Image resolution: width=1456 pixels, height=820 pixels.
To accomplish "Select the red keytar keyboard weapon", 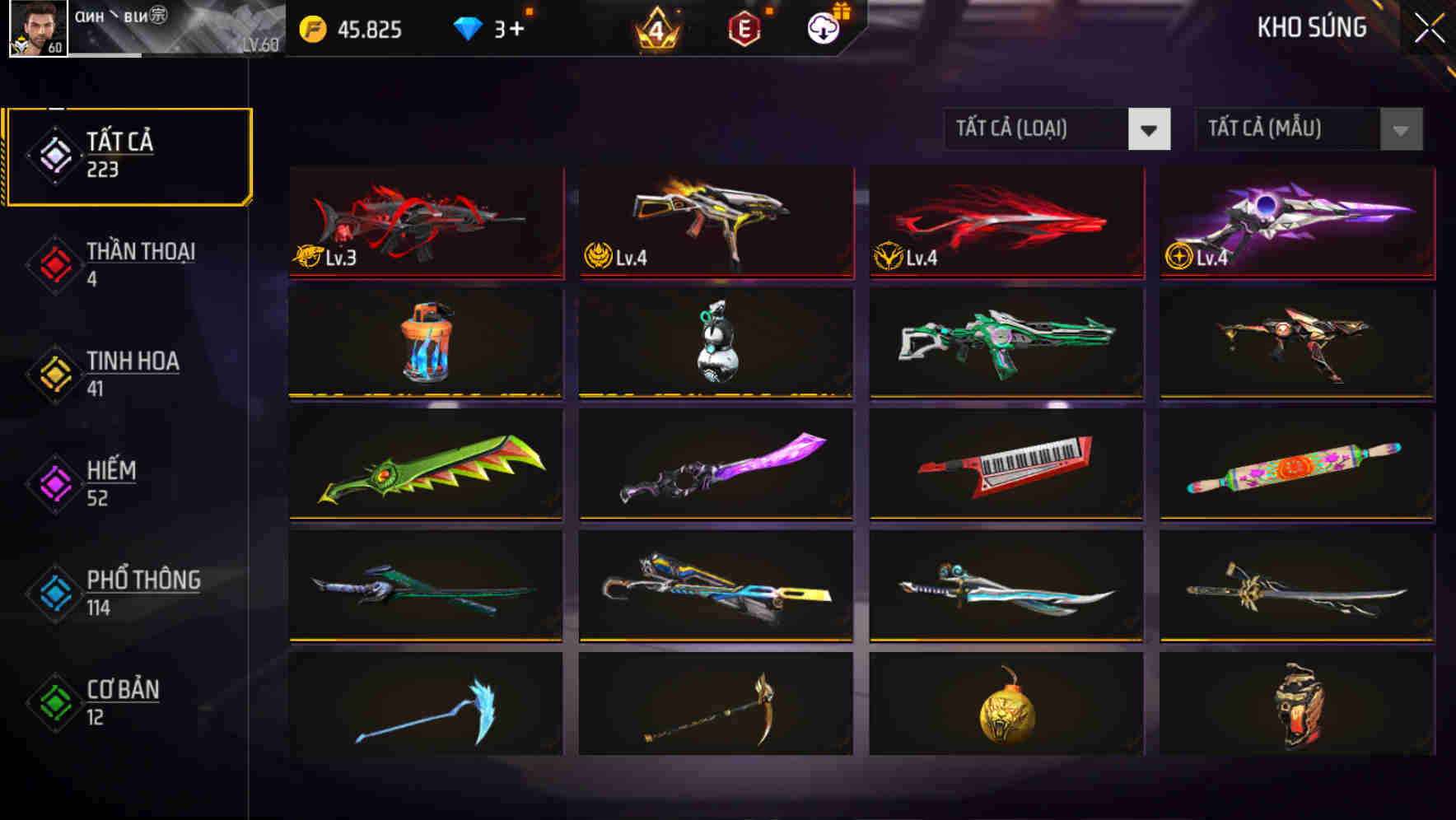I will [x=1005, y=464].
